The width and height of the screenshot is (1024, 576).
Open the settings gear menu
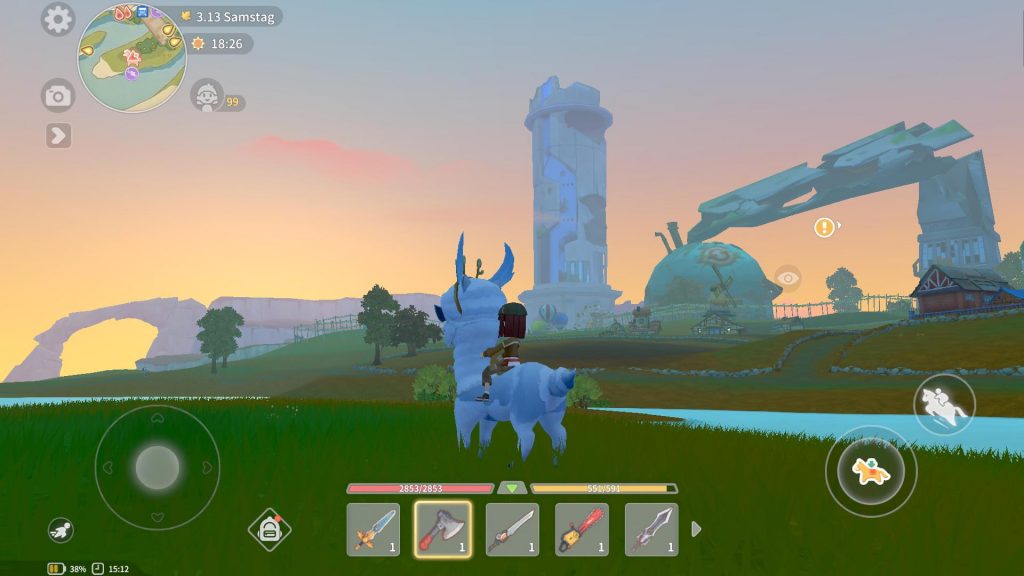tap(58, 19)
